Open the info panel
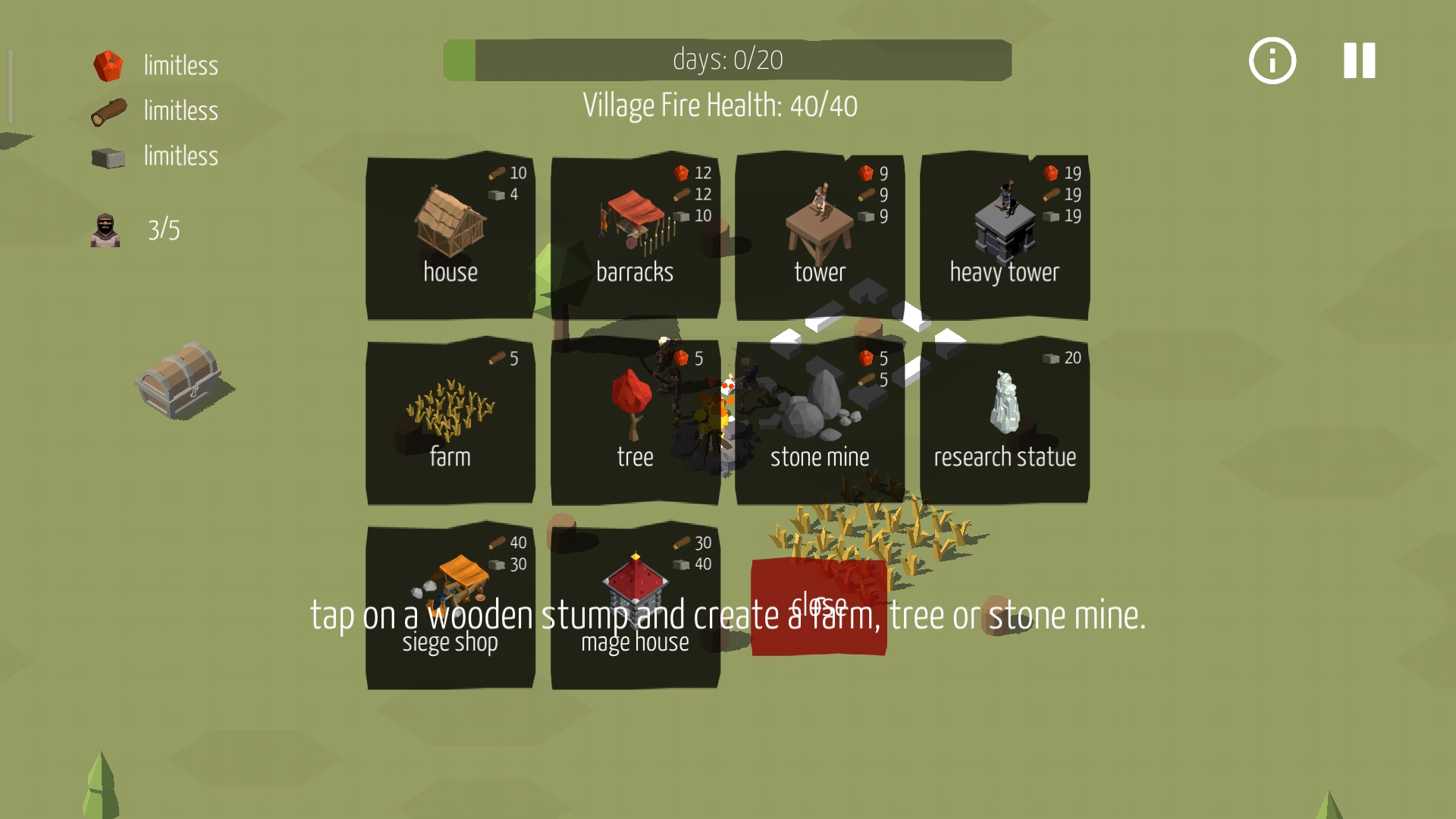Viewport: 1456px width, 819px height. 1271,60
